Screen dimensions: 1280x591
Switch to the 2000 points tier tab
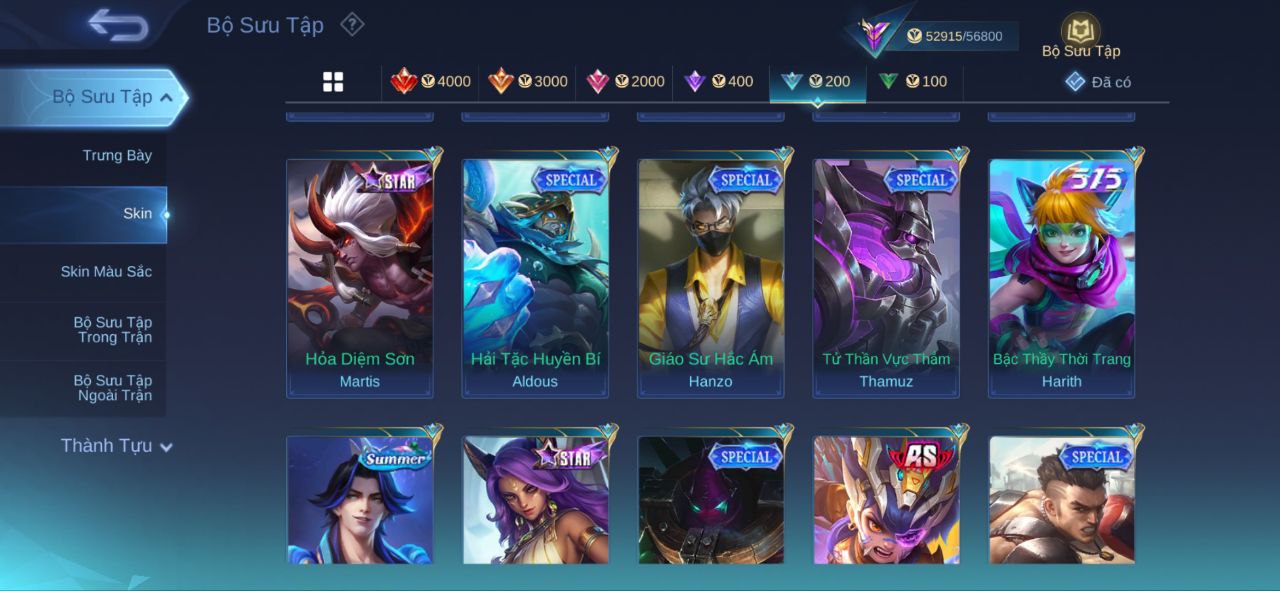tap(625, 82)
